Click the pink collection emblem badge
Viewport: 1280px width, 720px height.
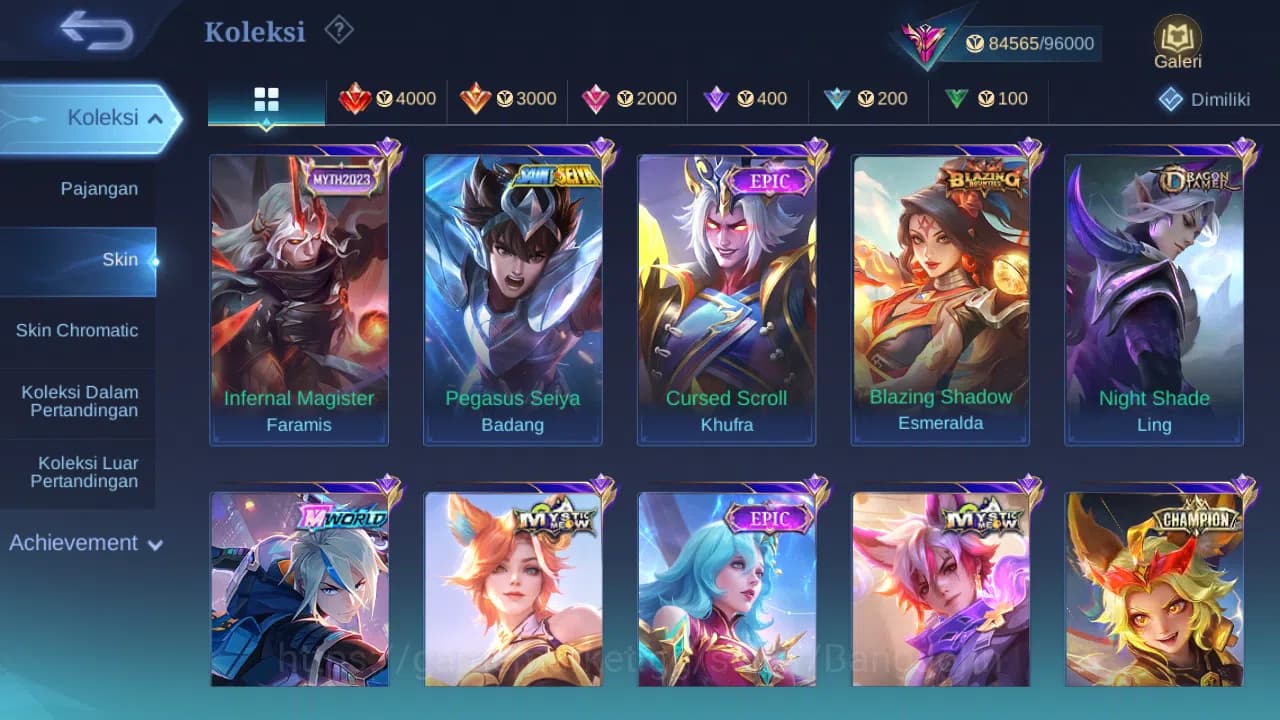click(925, 42)
